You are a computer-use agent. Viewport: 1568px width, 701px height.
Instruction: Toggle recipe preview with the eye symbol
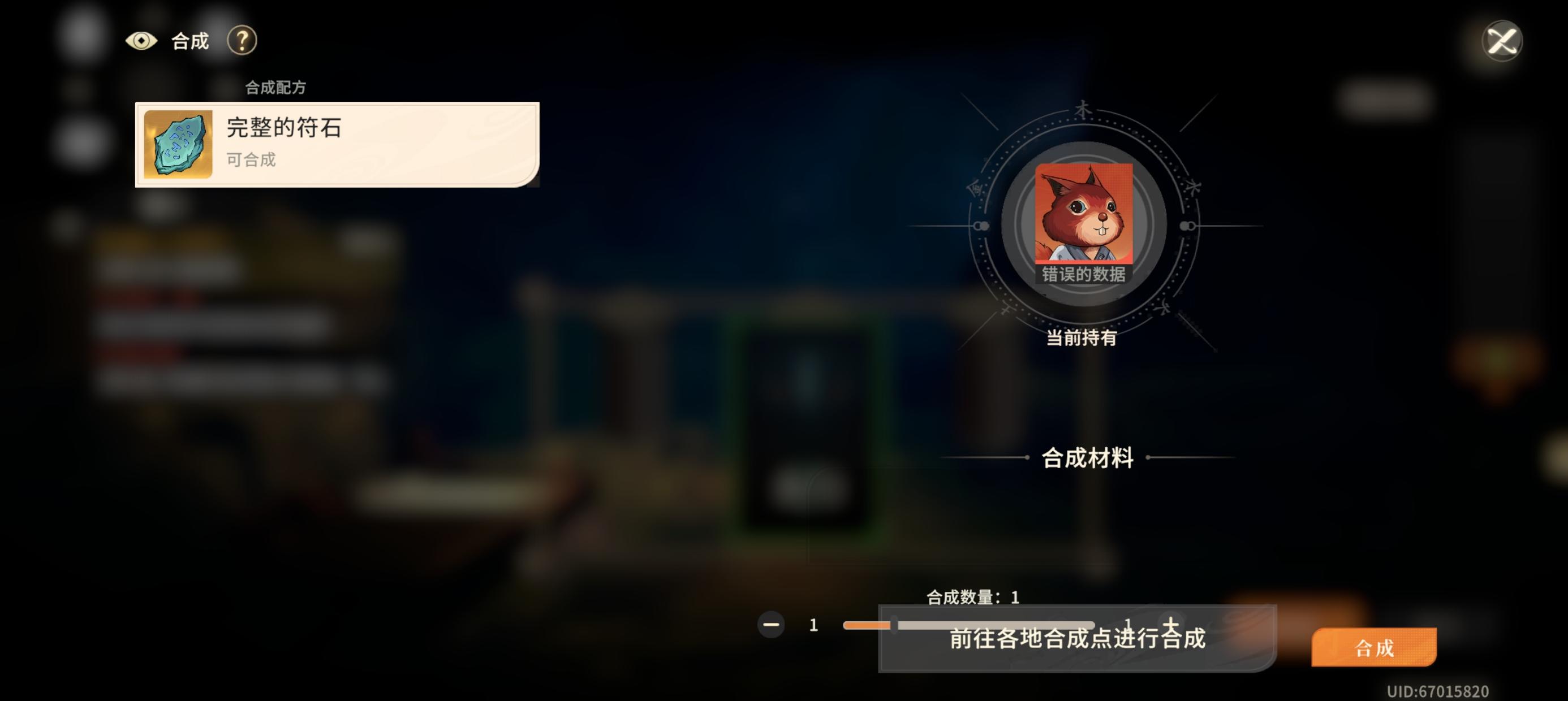tap(141, 41)
